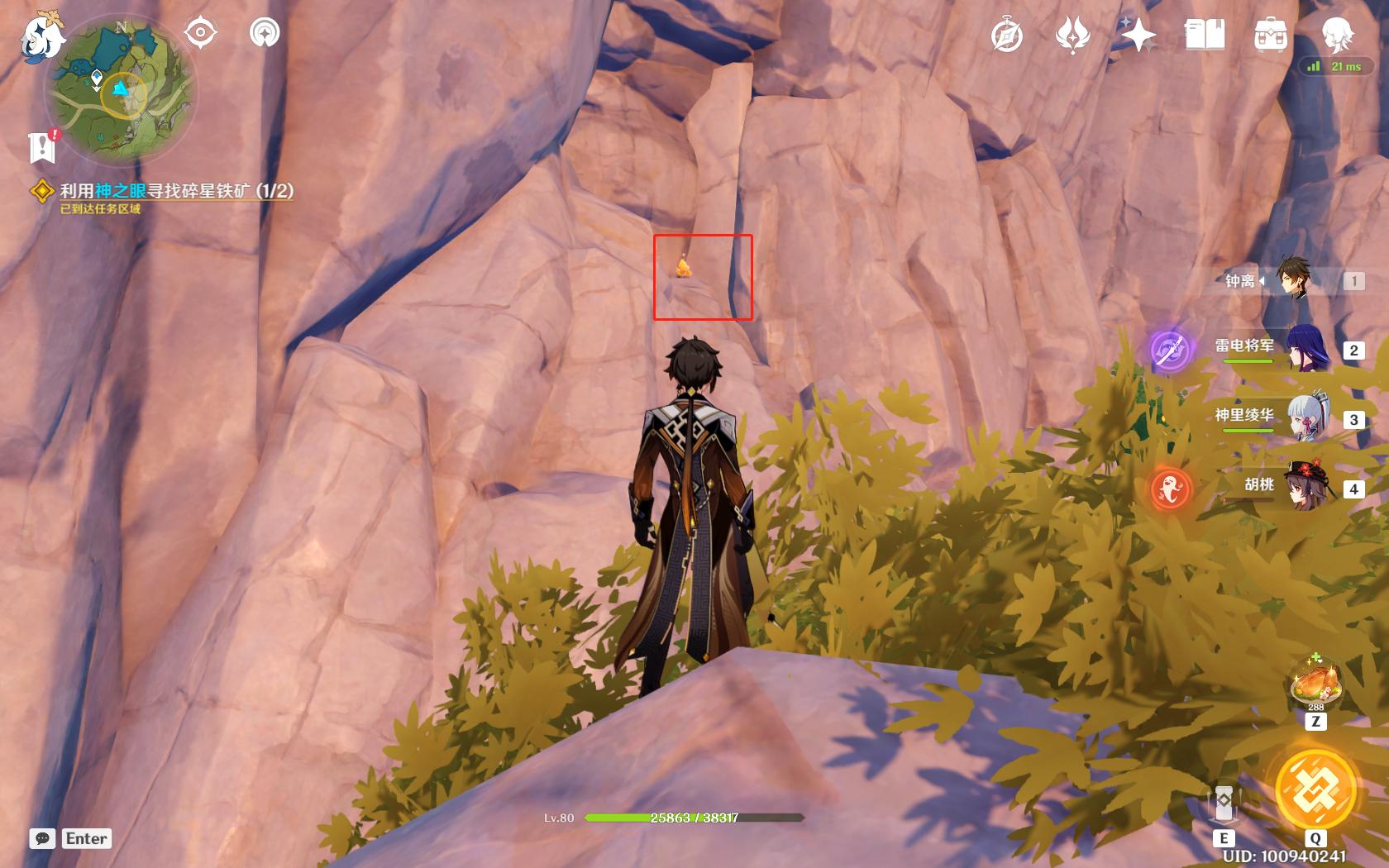Open the circular minimap
Viewport: 1389px width, 868px height.
(121, 91)
